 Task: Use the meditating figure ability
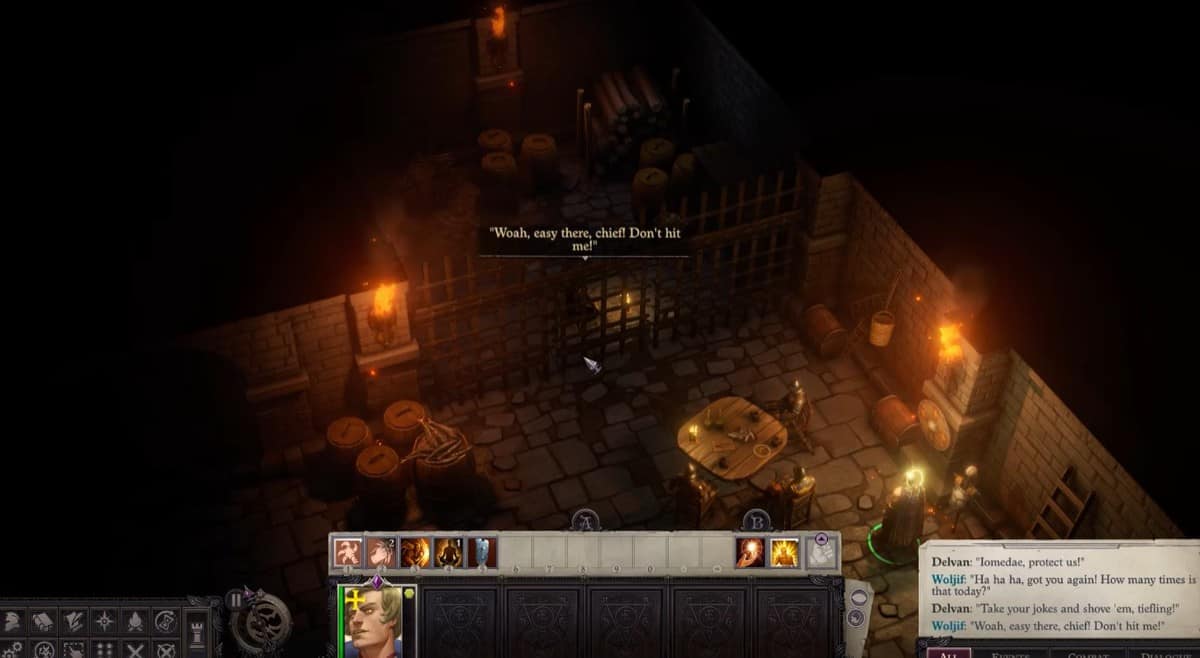click(449, 552)
